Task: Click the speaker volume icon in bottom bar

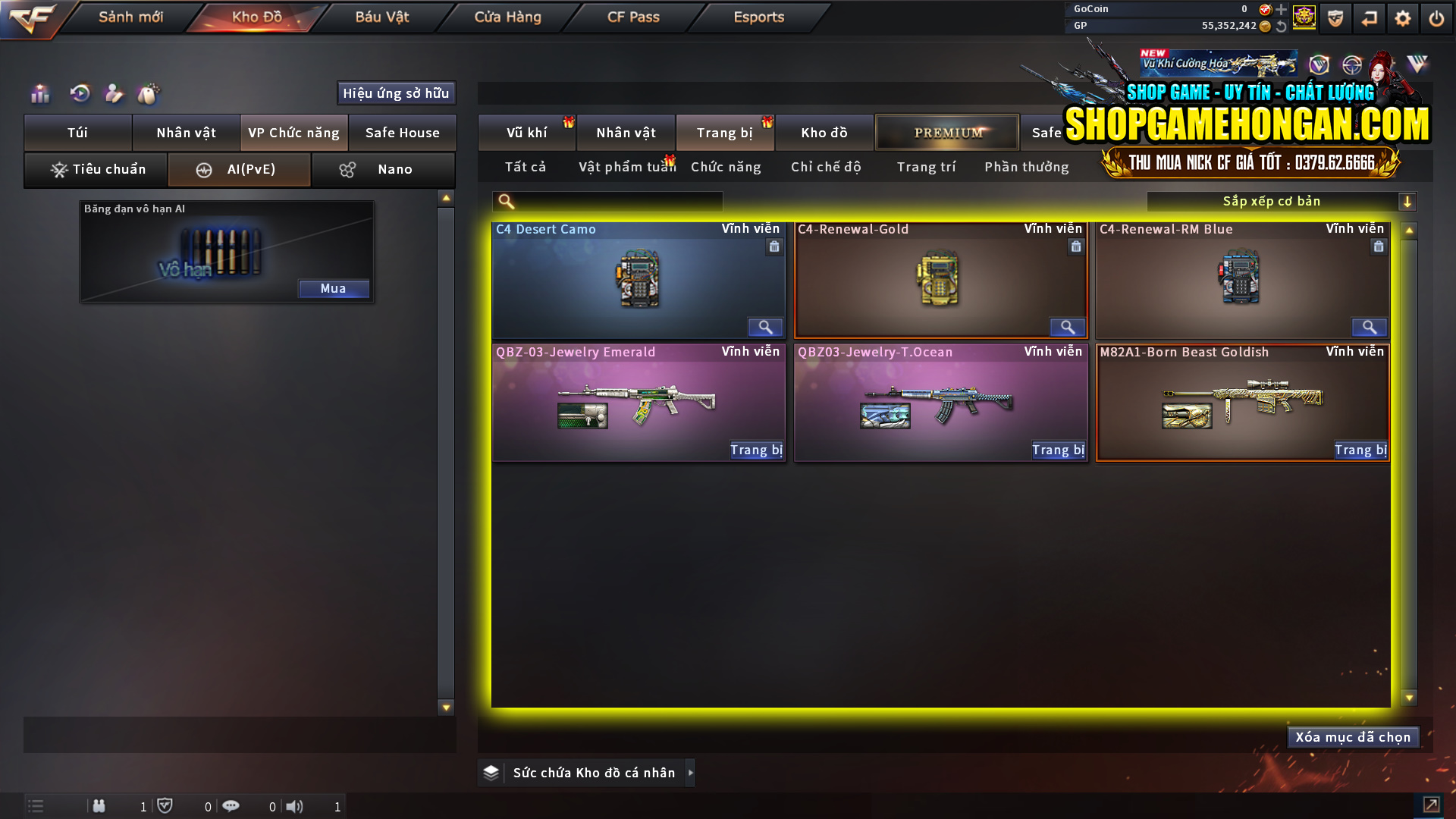Action: pos(295,806)
